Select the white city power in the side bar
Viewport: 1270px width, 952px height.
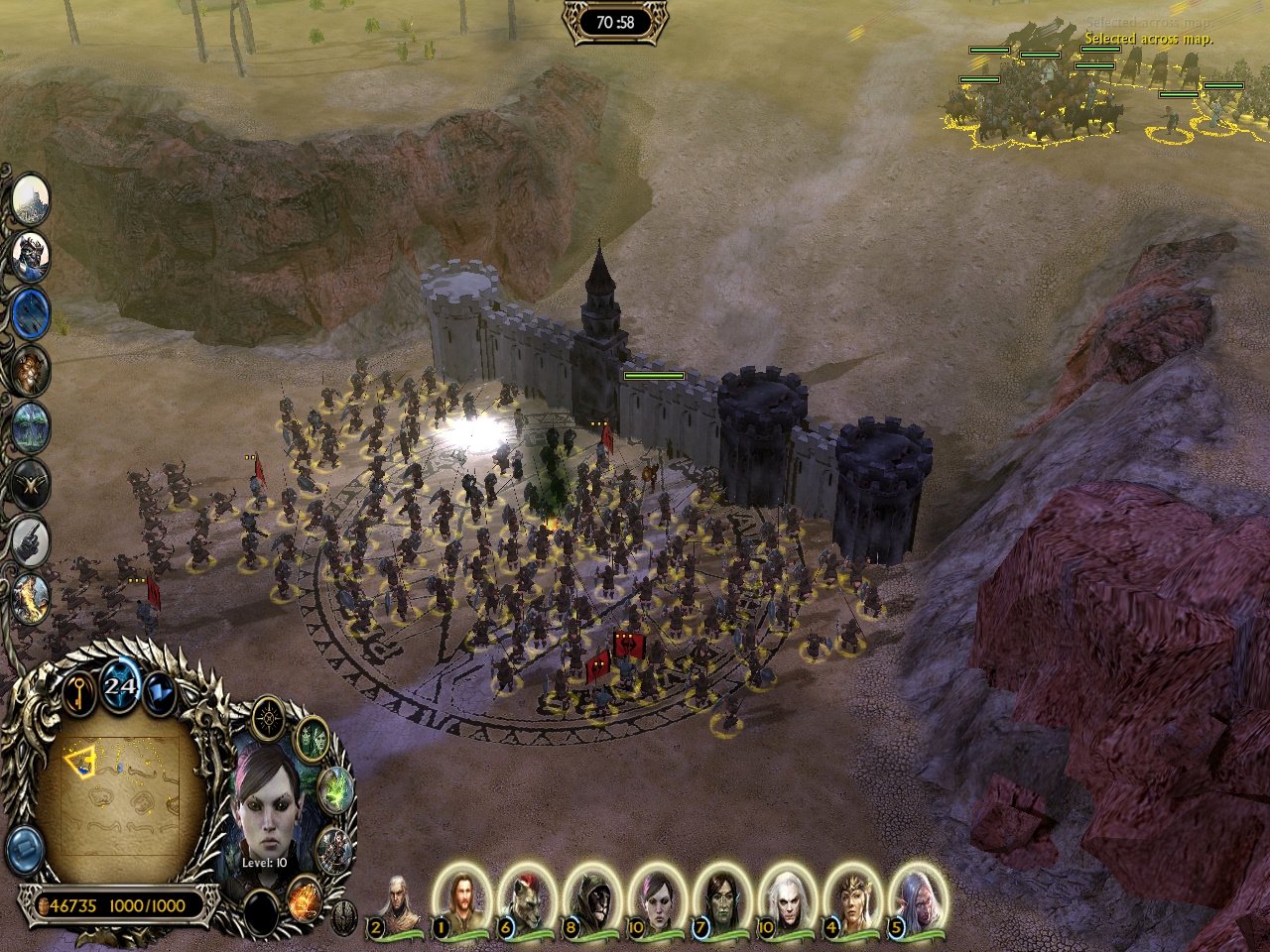tap(30, 198)
